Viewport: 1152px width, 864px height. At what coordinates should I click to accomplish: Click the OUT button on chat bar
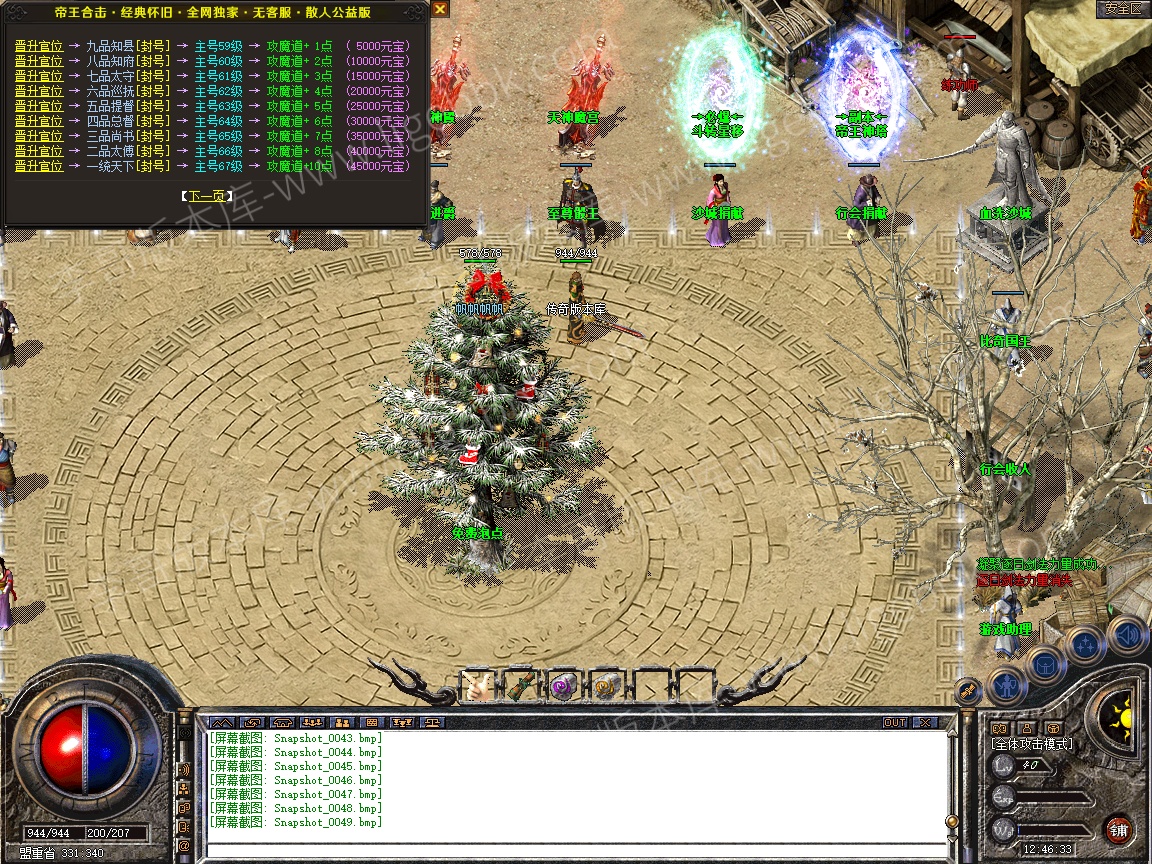[894, 722]
